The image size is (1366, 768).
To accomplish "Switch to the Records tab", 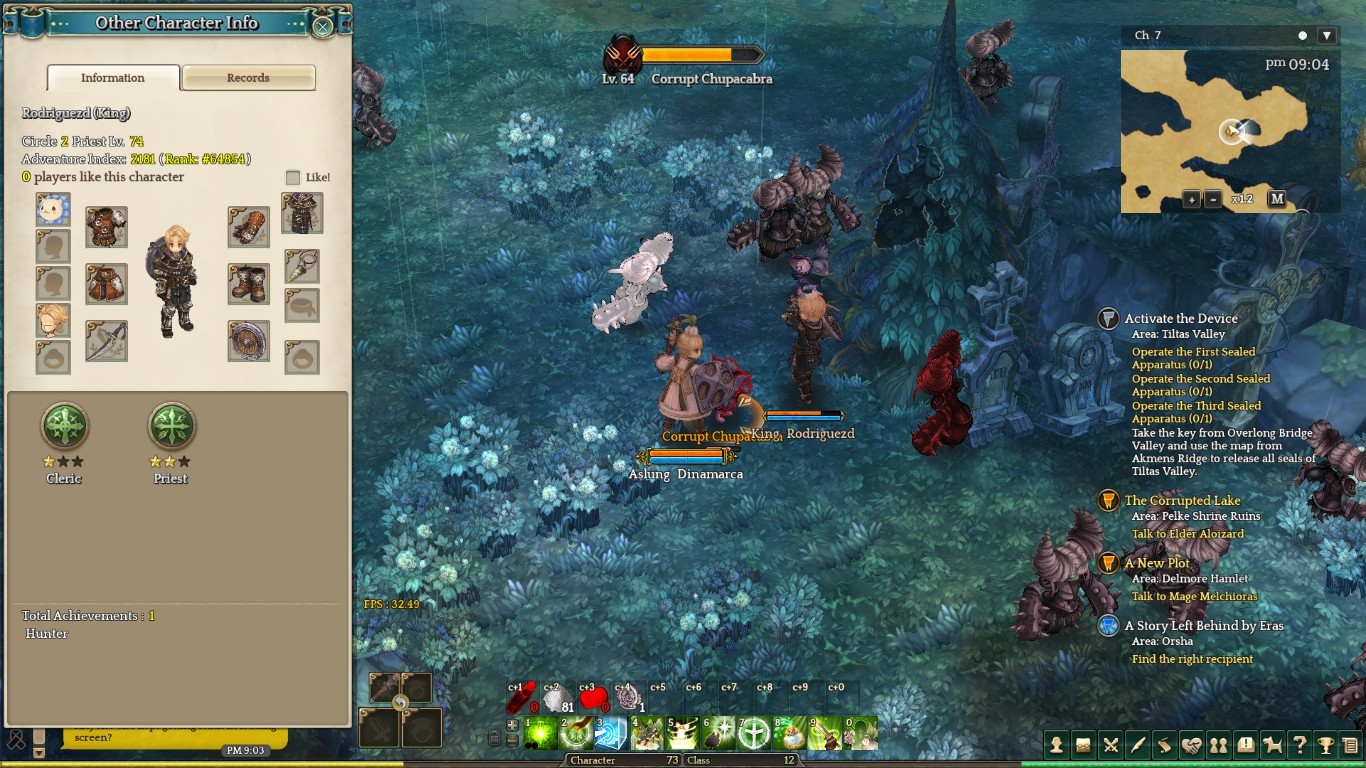I will coord(248,78).
